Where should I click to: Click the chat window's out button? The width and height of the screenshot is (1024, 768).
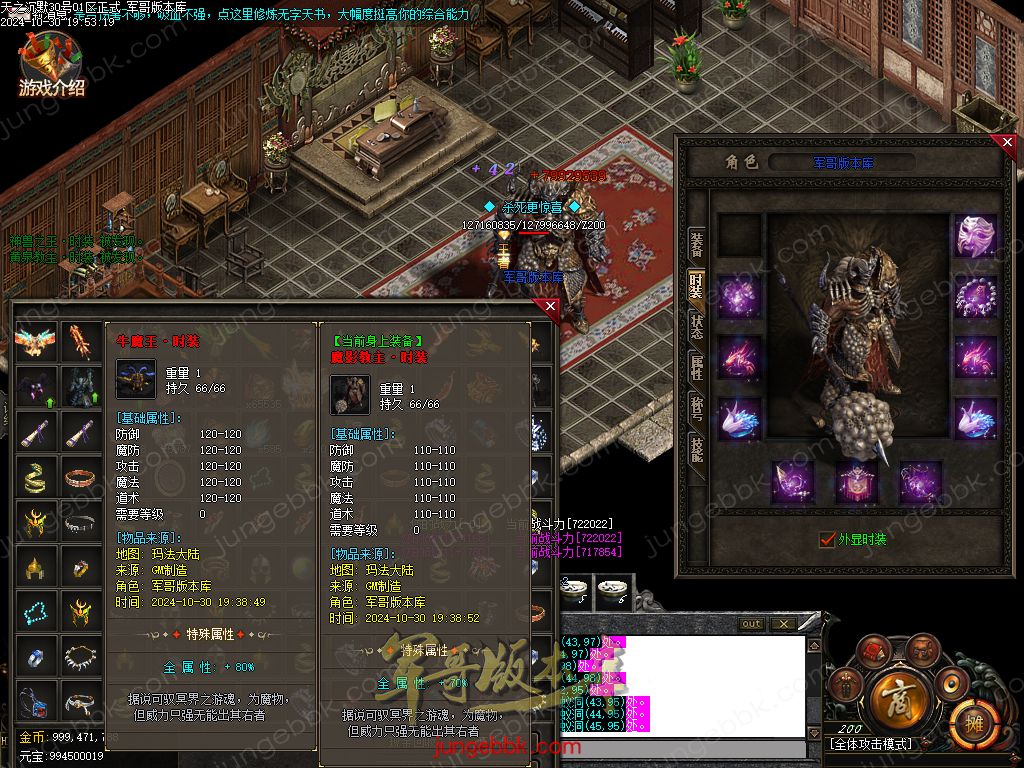tap(751, 624)
